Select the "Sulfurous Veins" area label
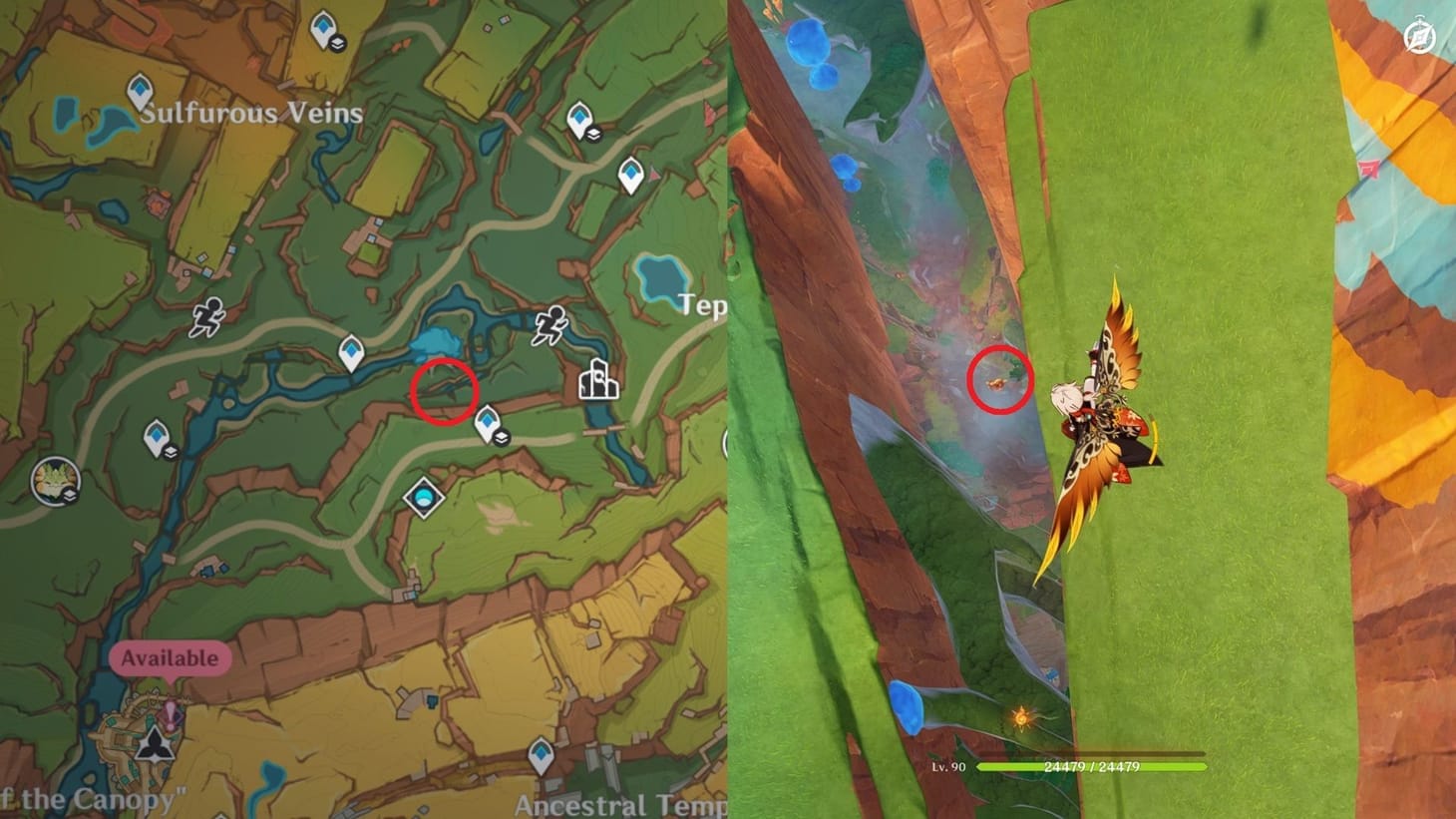 coord(254,114)
